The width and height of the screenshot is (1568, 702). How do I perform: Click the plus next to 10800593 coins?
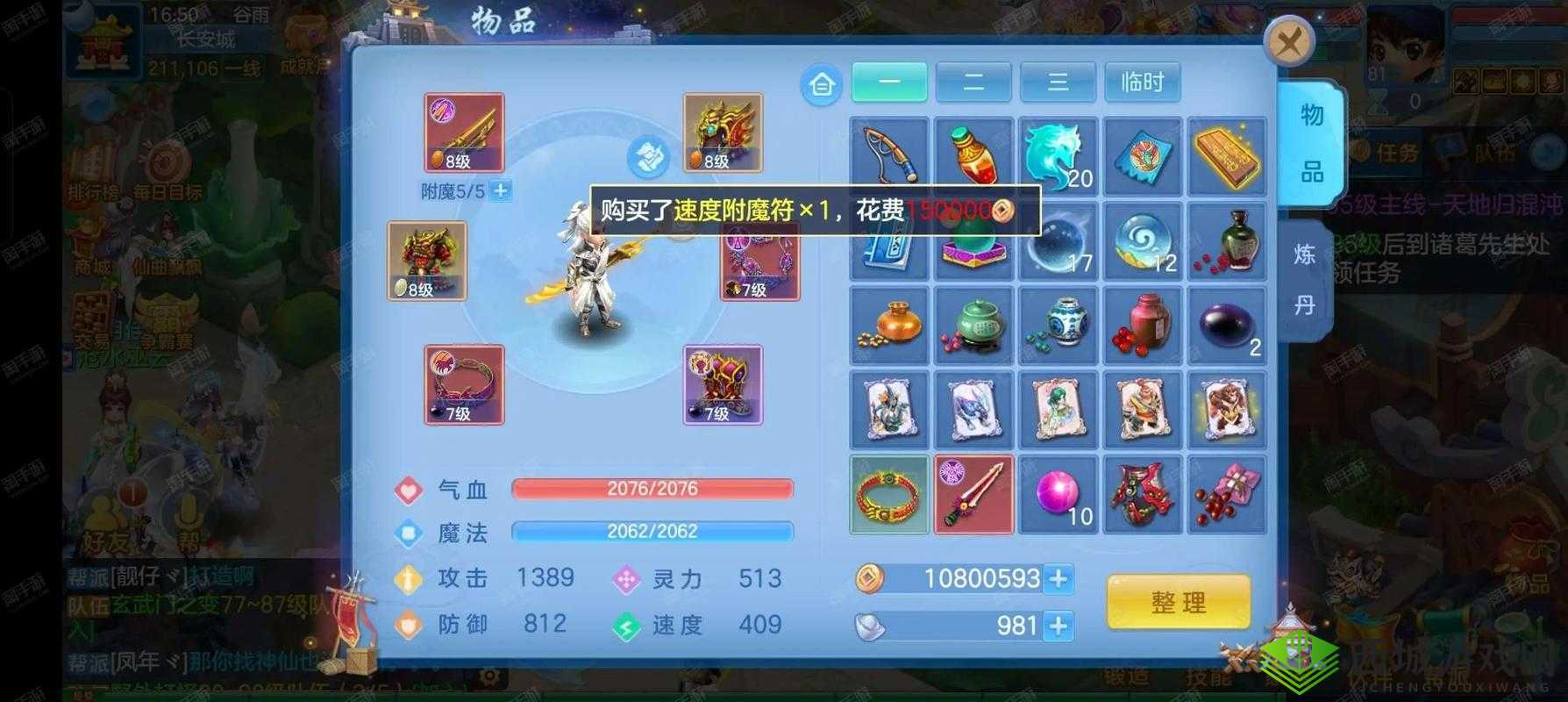click(x=1060, y=579)
